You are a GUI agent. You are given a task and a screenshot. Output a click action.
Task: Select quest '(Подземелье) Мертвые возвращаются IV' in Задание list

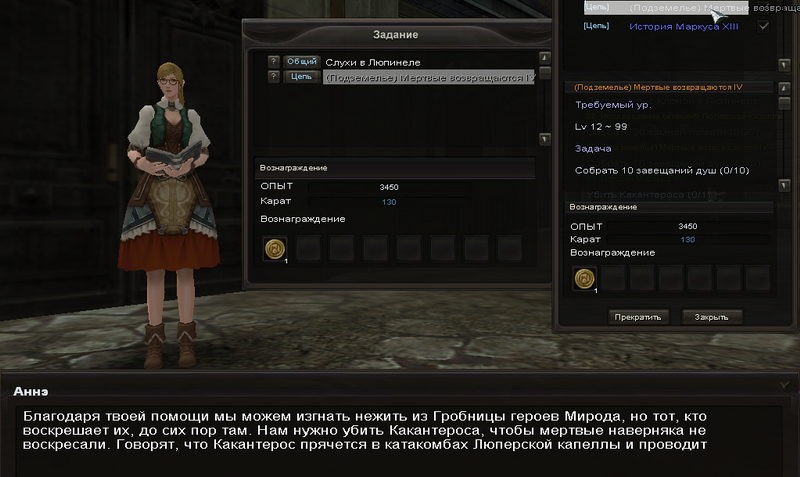pyautogui.click(x=428, y=77)
